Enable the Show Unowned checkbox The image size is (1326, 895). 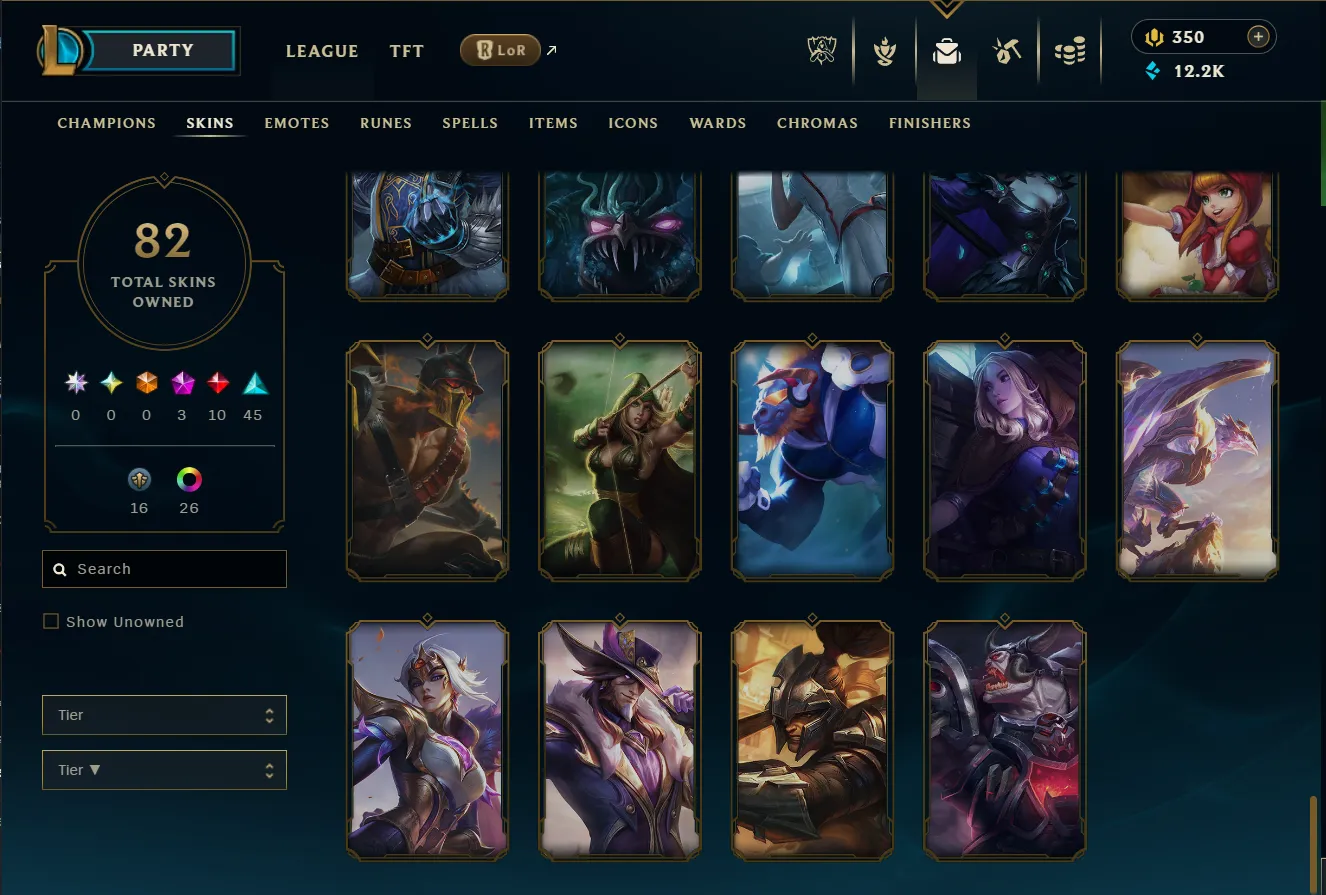coord(51,621)
